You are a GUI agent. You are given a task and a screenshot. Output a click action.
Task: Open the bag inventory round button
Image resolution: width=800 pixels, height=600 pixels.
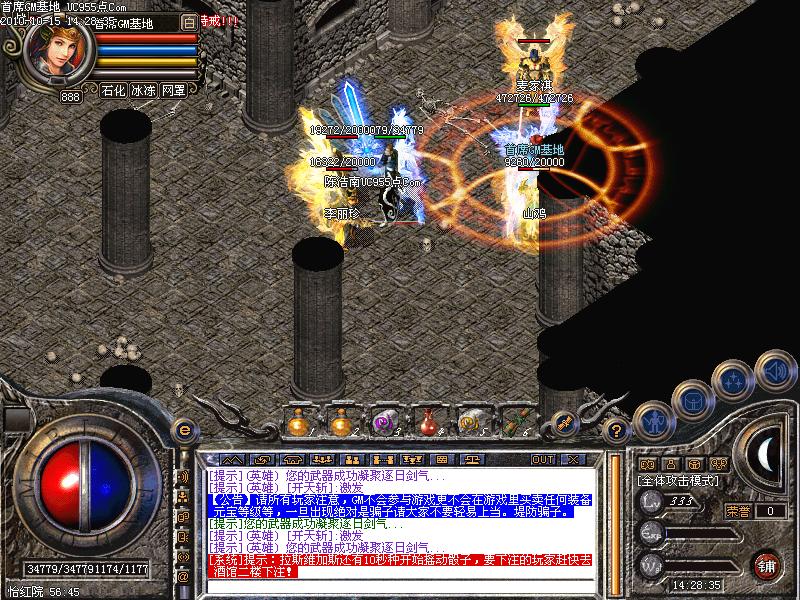click(x=694, y=400)
